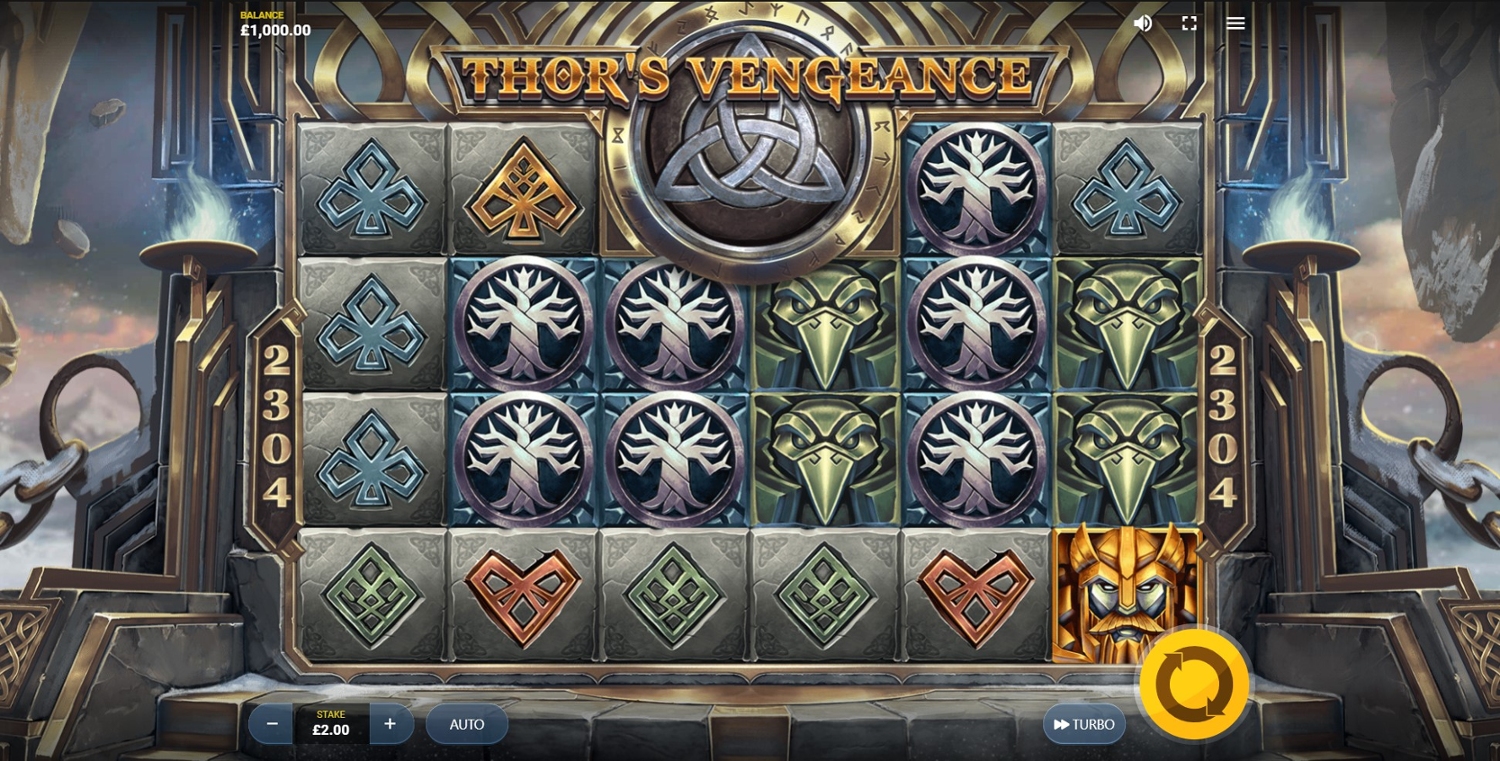Open the £2.00 stake selector

pyautogui.click(x=331, y=724)
